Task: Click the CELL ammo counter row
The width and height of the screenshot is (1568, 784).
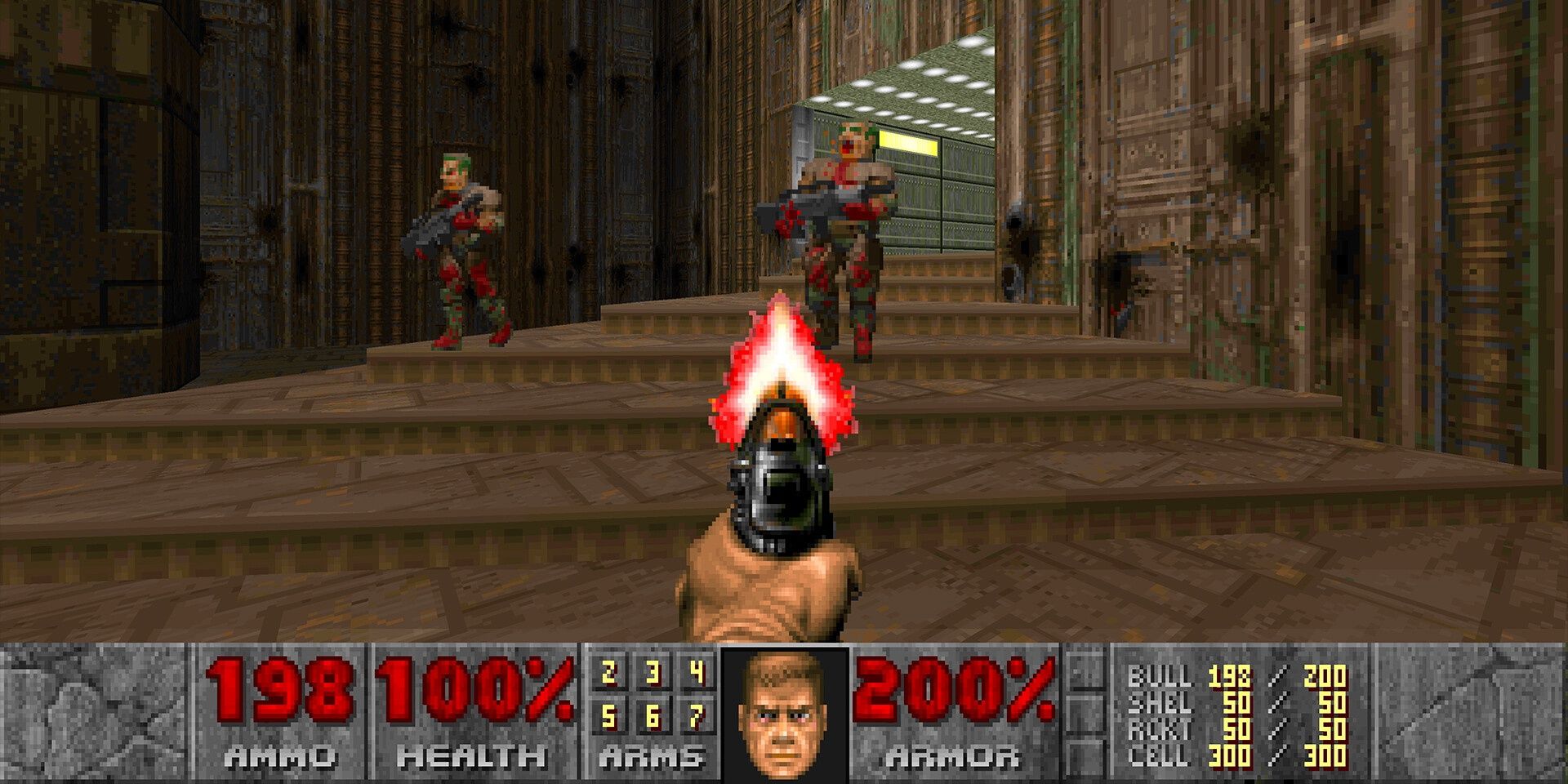Action: coord(1225,755)
